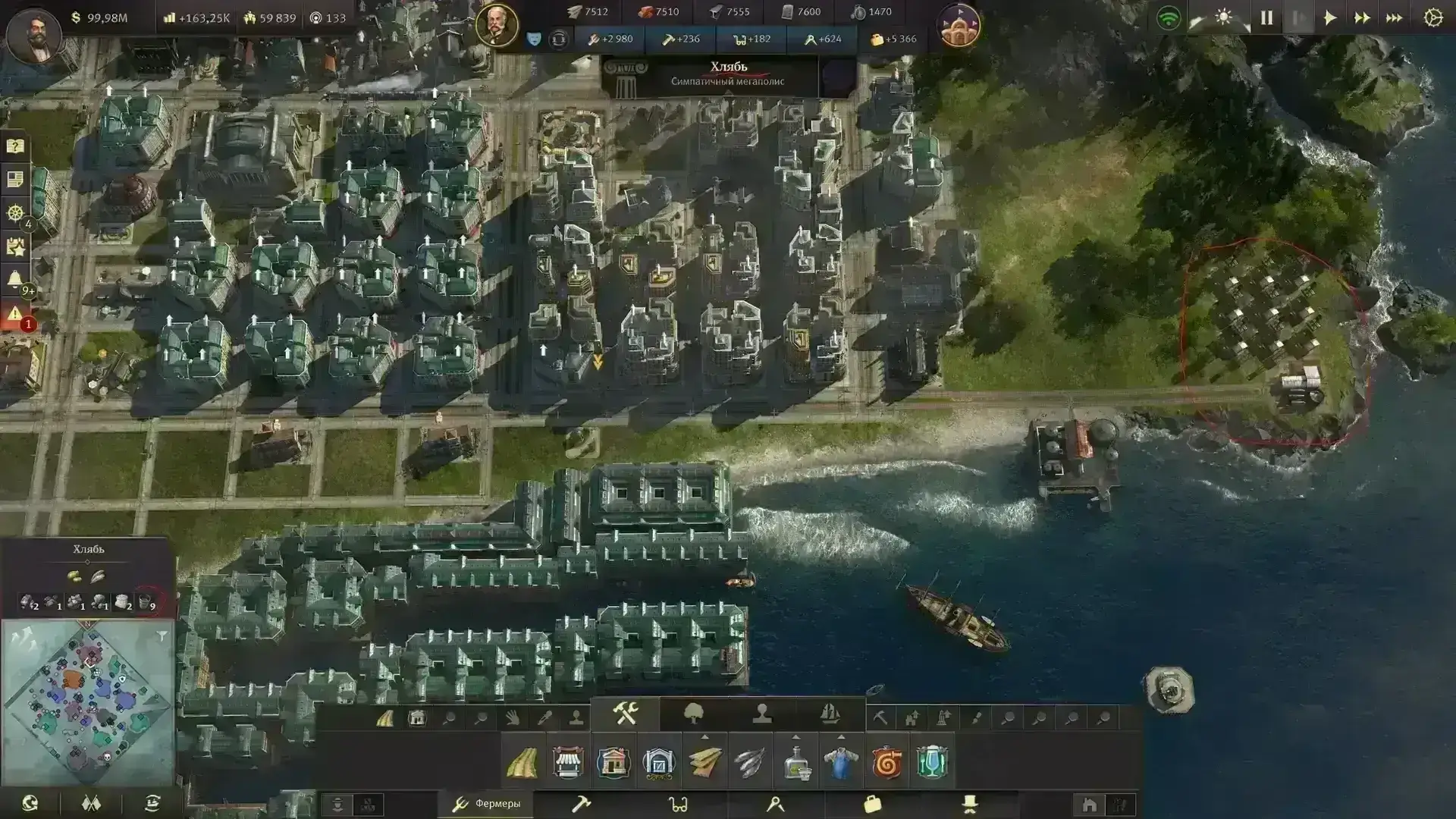Switch to the workers hammer tier tab
Viewport: 1456px width, 819px height.
(x=581, y=804)
